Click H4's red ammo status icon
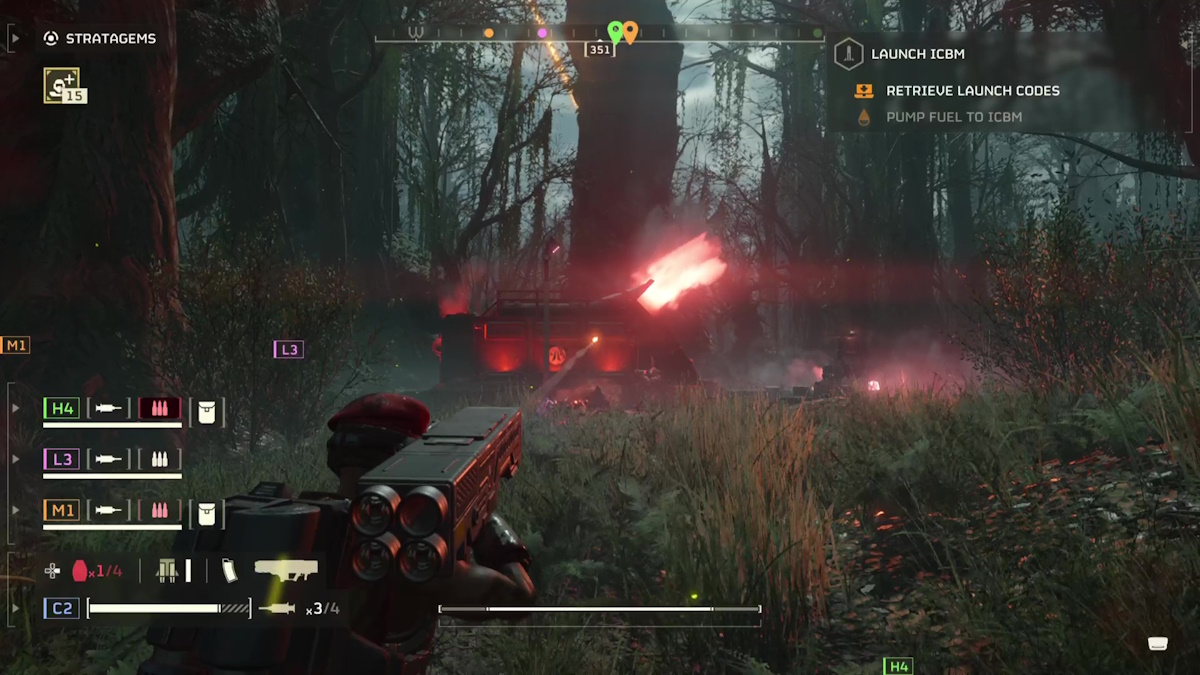This screenshot has height=675, width=1200. coord(159,408)
